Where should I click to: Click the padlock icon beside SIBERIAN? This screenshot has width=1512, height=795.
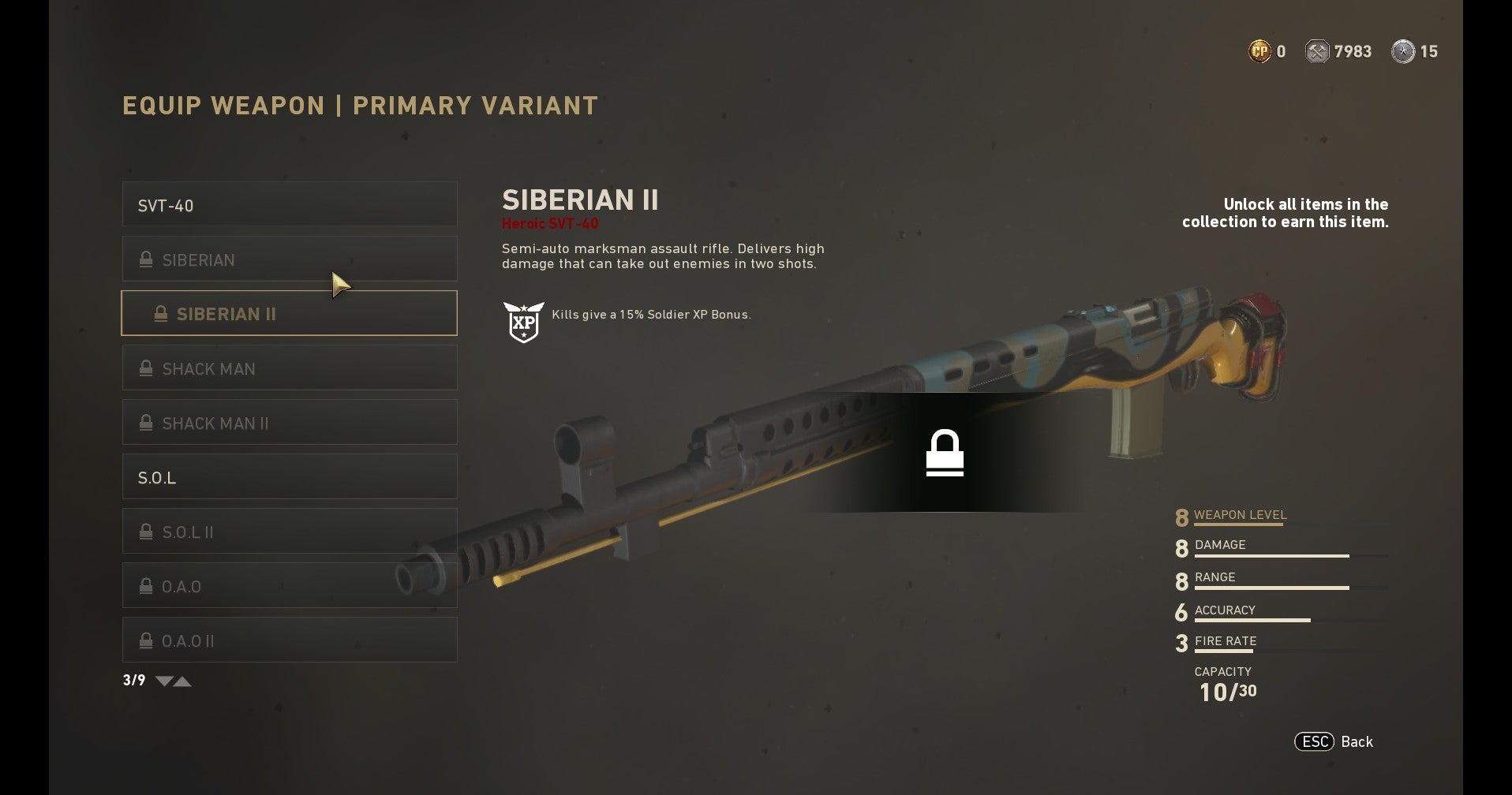click(x=145, y=259)
